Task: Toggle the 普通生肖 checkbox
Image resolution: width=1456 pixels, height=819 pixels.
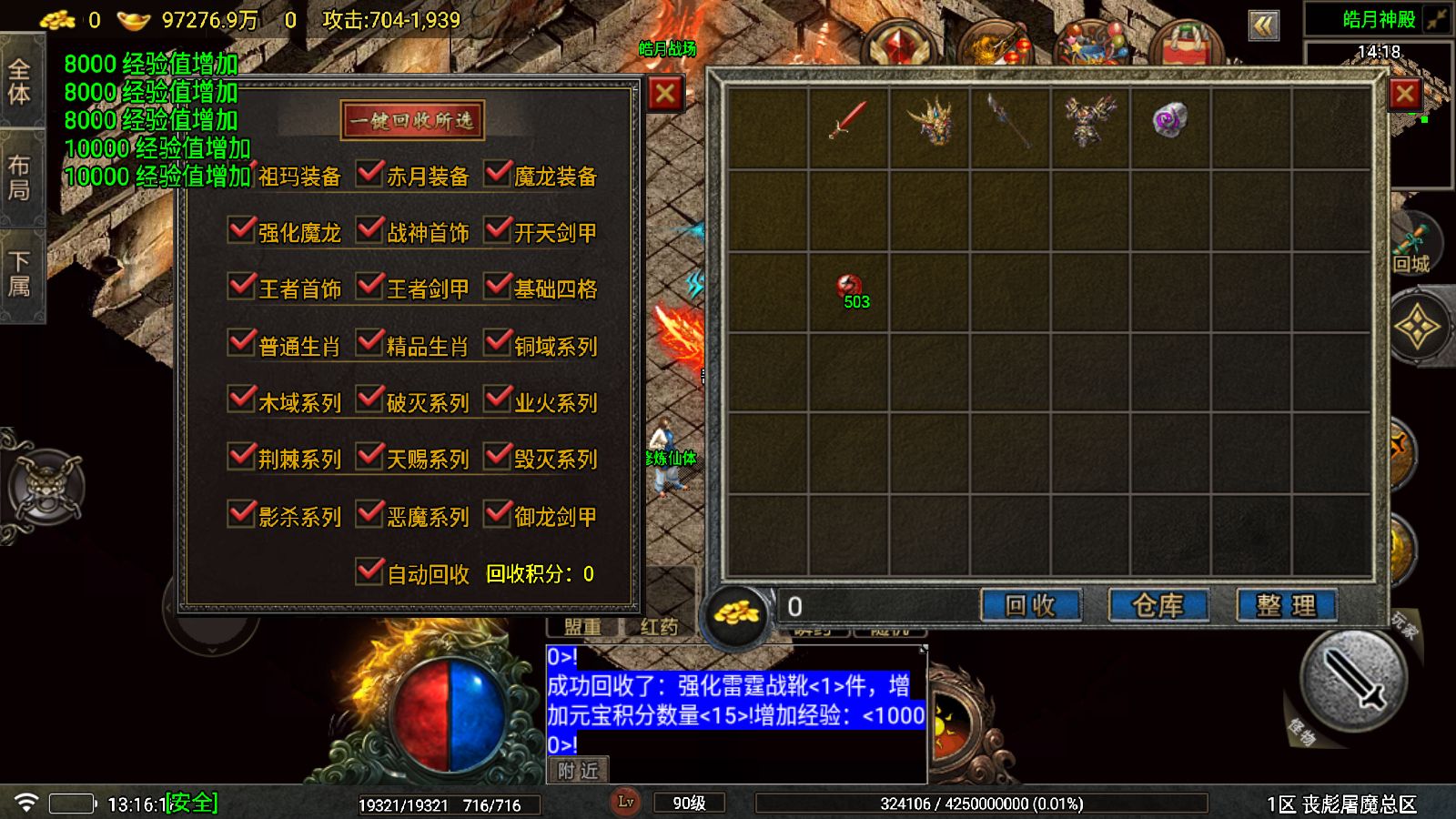Action: 241,344
